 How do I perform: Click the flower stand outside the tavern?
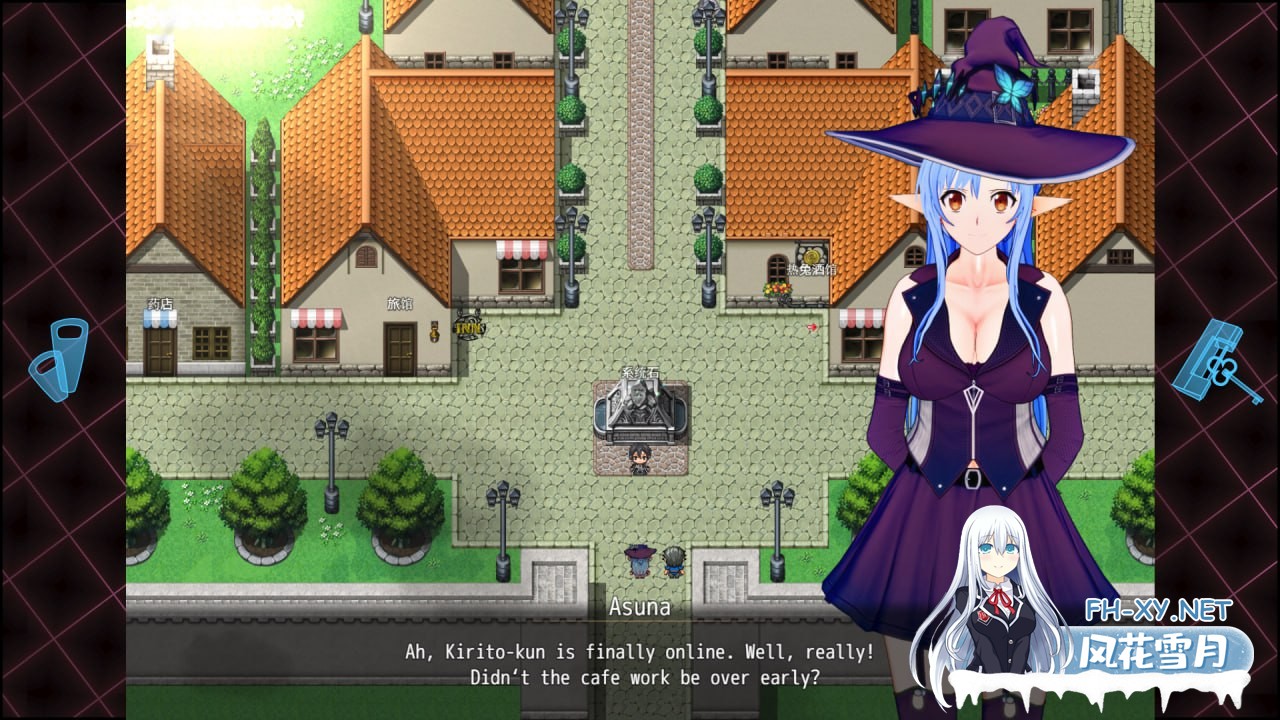pos(777,290)
